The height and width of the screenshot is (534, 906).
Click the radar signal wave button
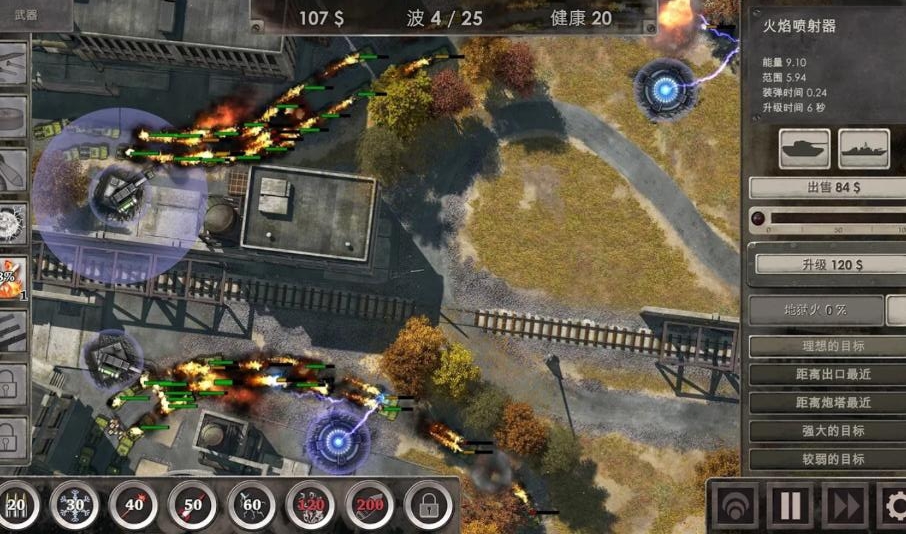click(x=735, y=507)
